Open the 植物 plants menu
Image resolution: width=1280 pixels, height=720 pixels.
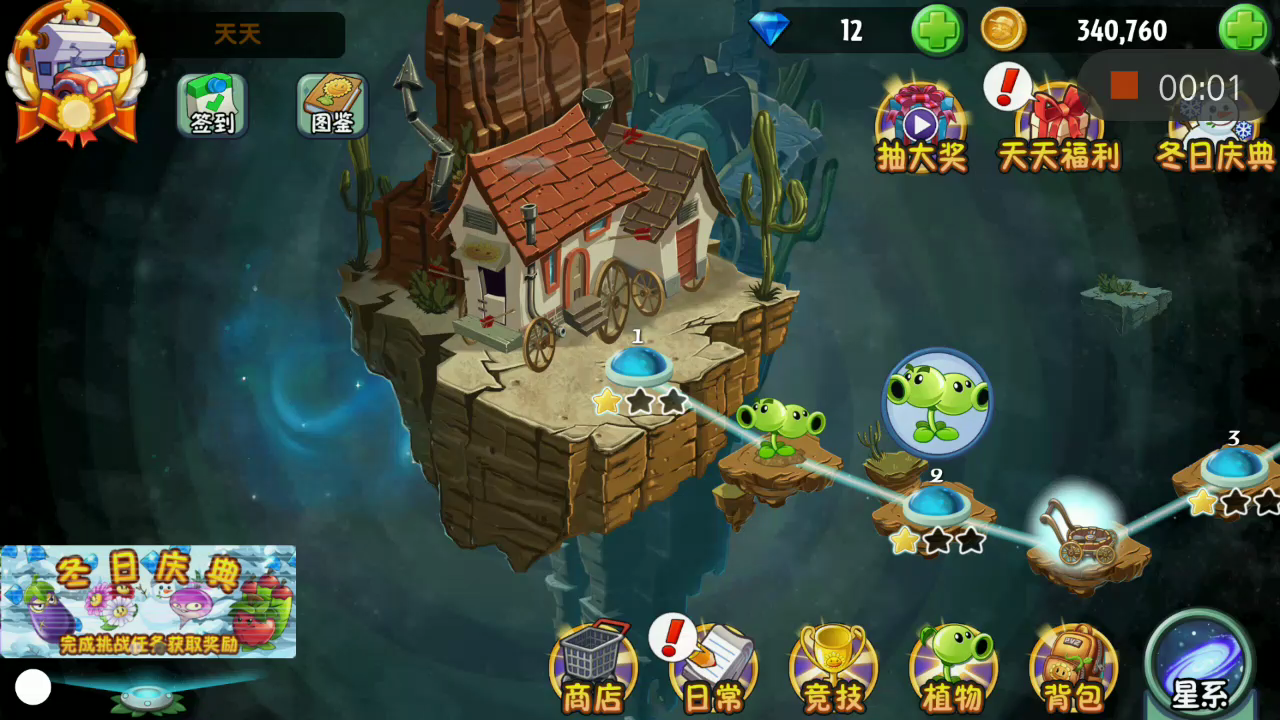[953, 667]
